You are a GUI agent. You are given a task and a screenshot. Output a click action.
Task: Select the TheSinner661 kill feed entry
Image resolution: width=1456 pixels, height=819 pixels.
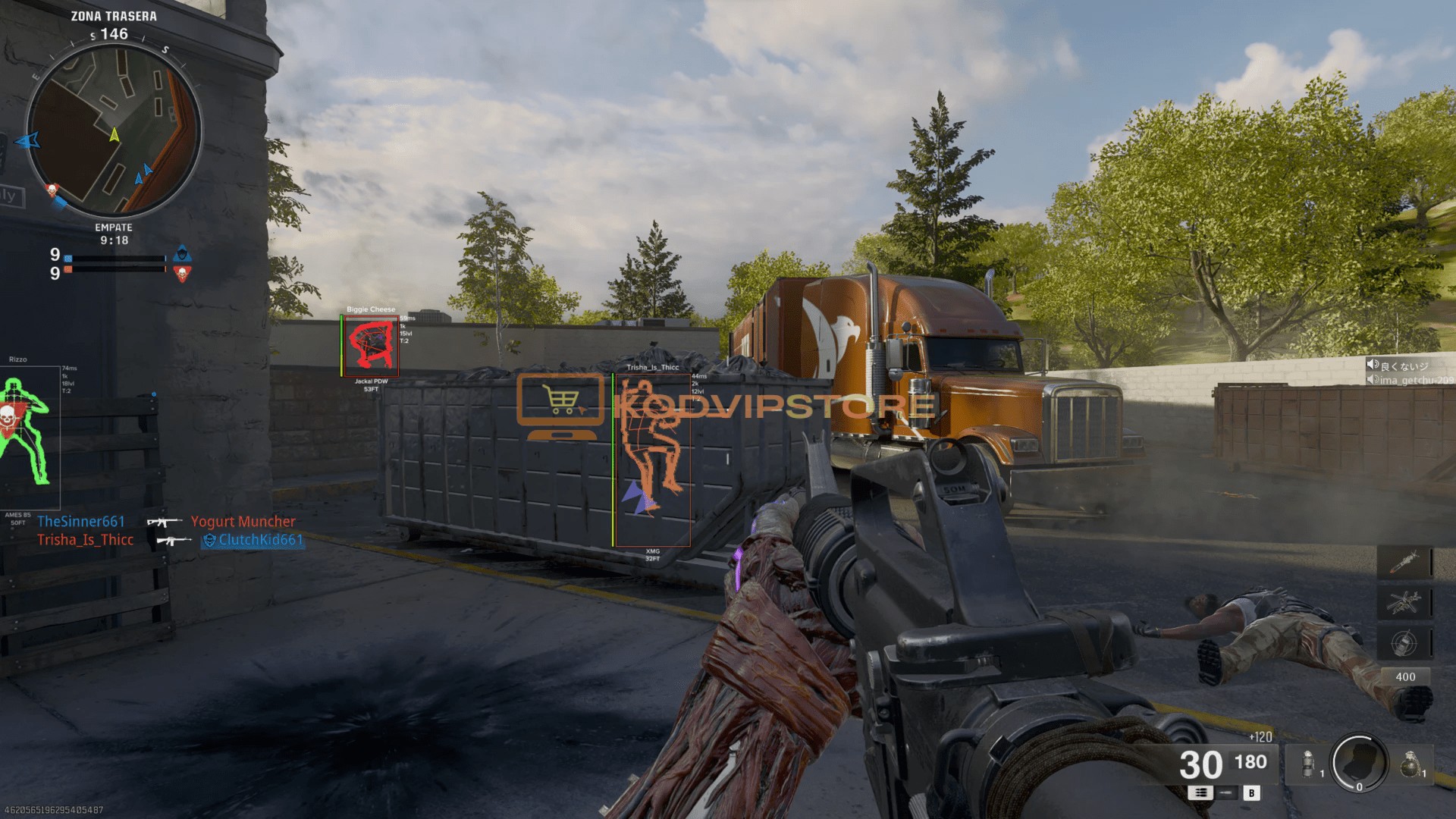pos(81,521)
